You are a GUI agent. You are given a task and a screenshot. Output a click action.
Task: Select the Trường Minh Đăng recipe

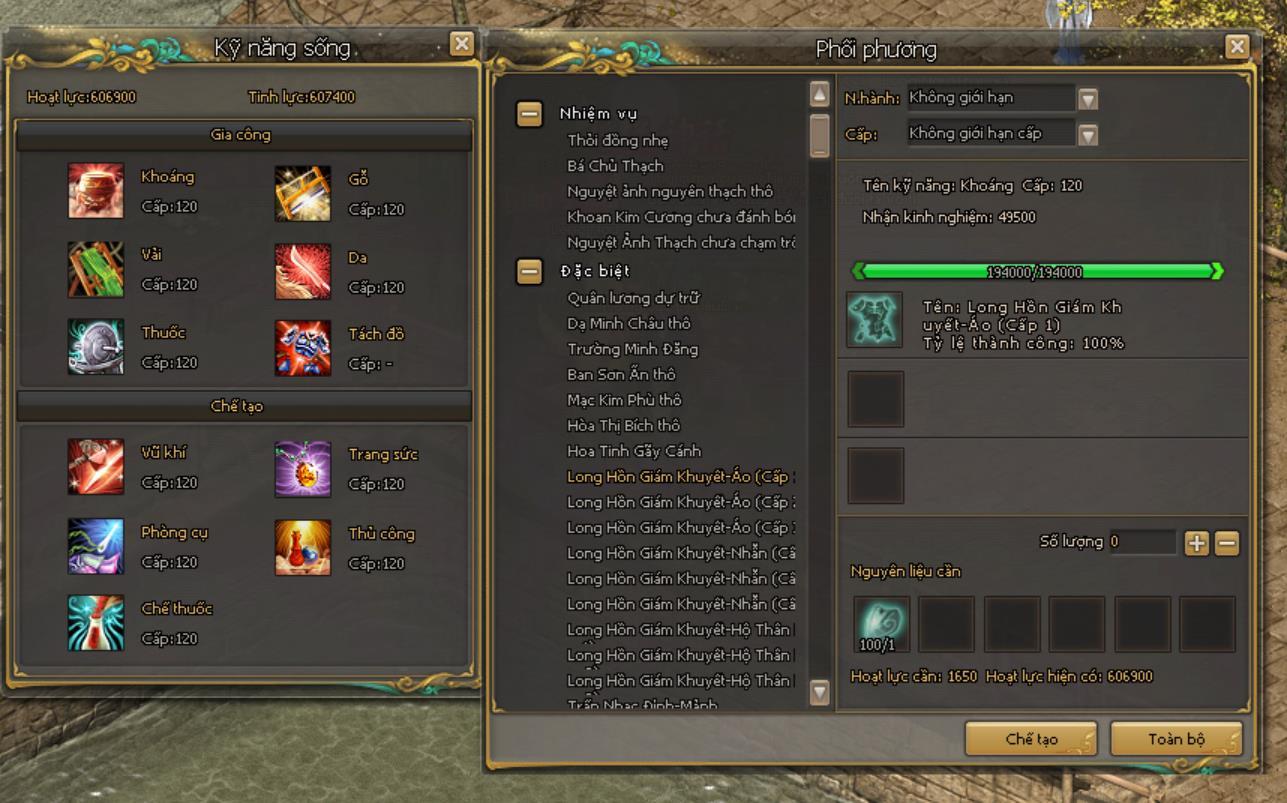tap(632, 349)
